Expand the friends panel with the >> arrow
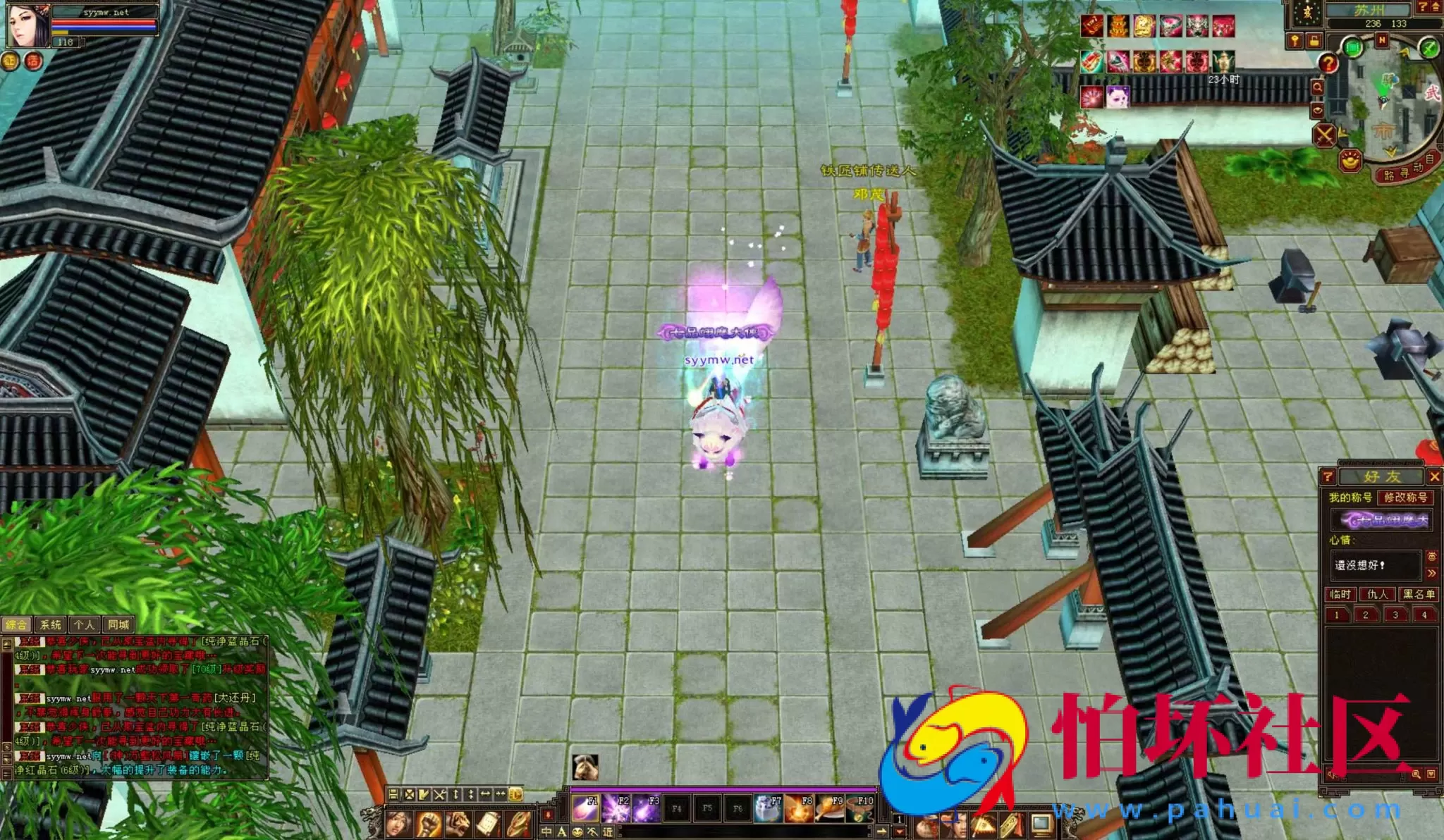This screenshot has height=840, width=1444. 1431,572
